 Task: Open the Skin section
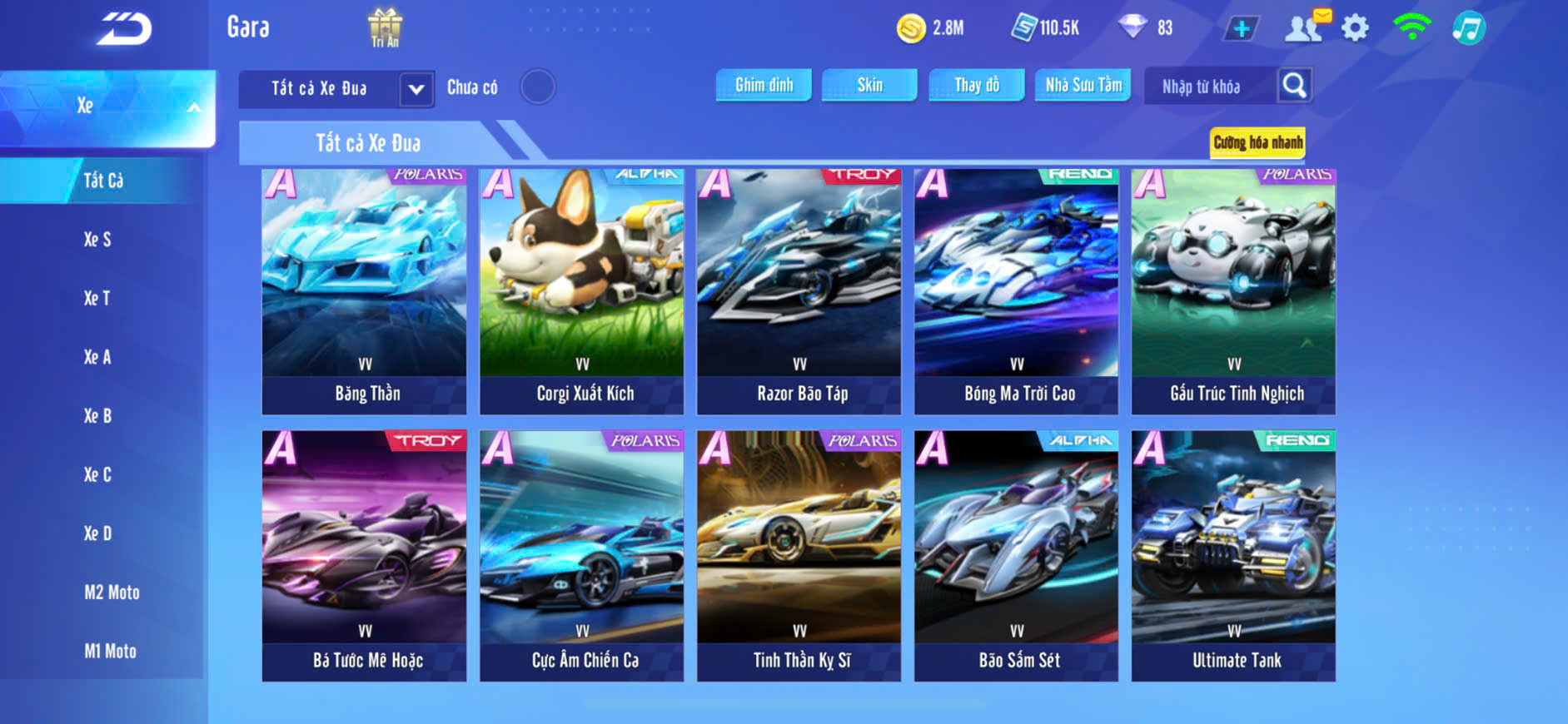coord(869,85)
